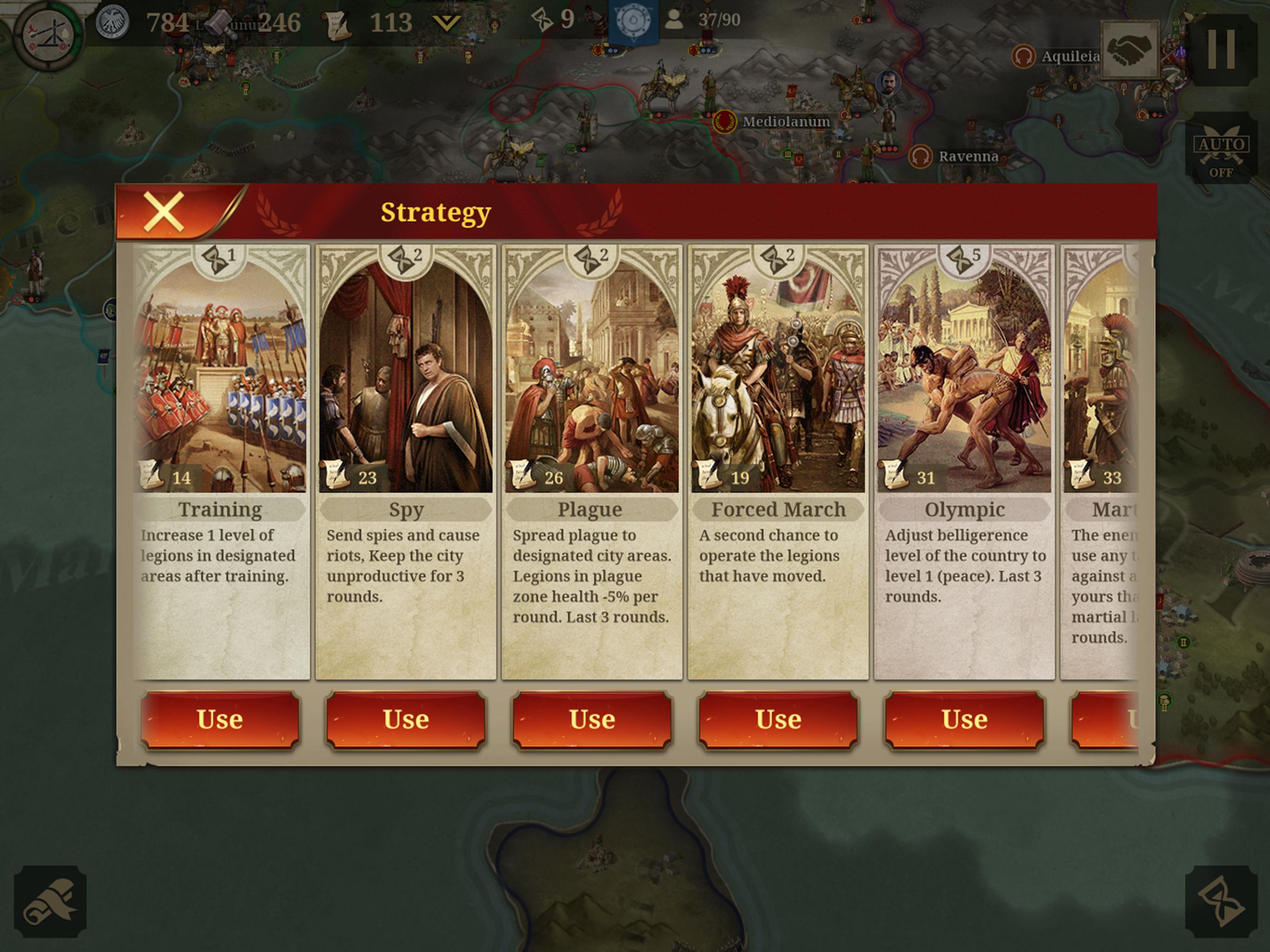
Task: Select the Plague card artwork
Action: tap(592, 373)
